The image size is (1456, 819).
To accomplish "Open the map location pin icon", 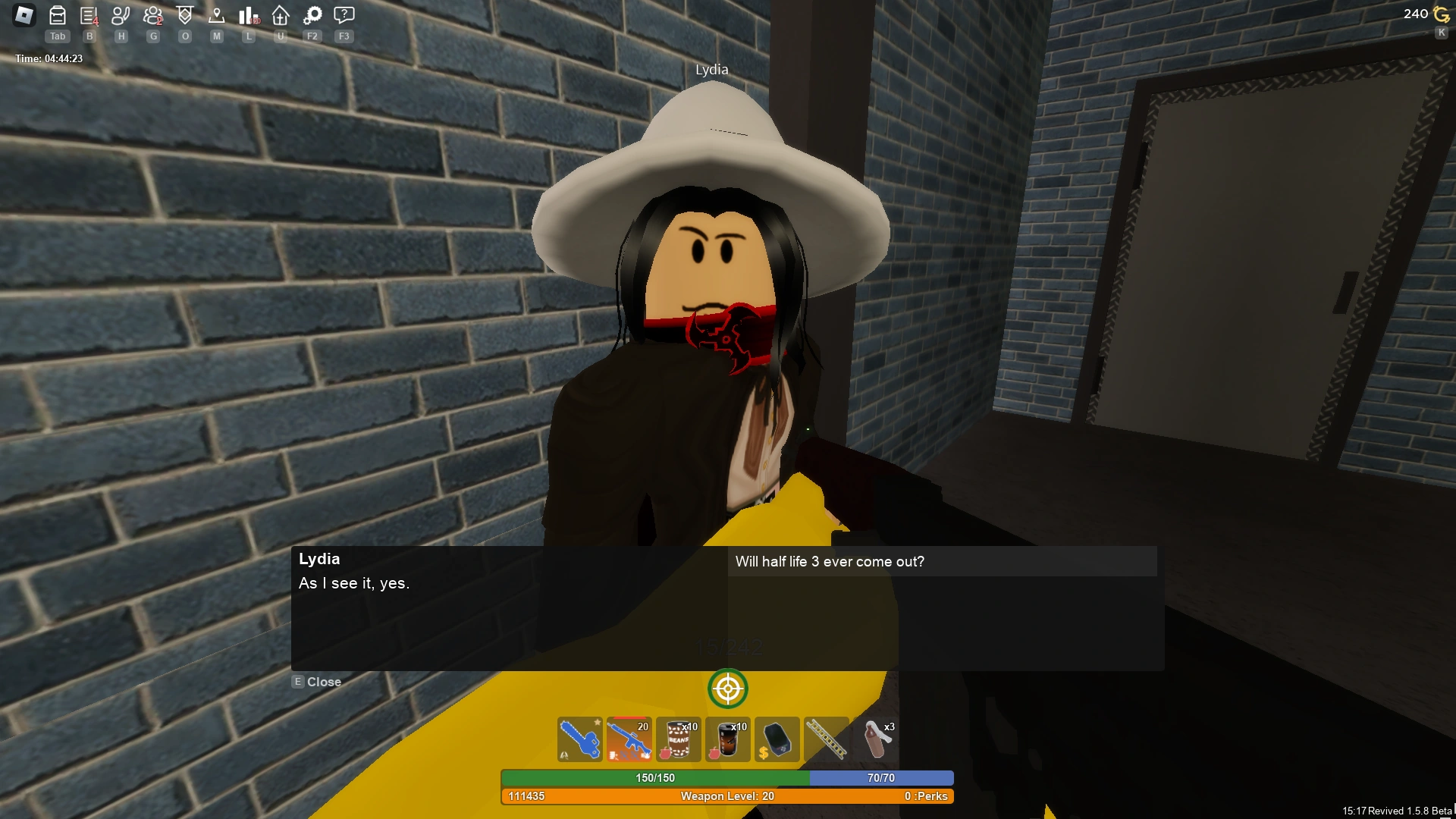I will tap(216, 15).
